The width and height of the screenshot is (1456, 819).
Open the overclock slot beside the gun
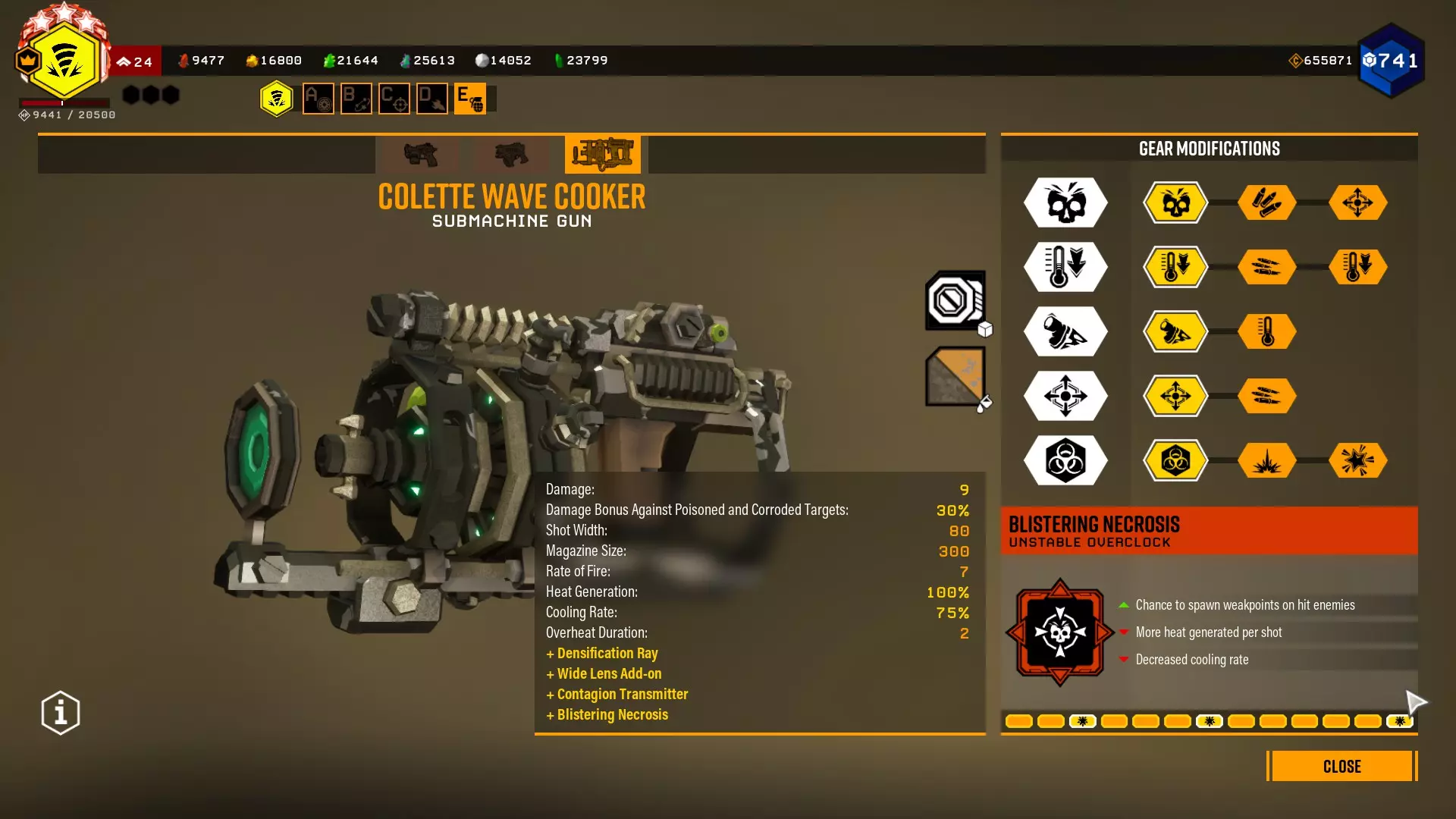[955, 301]
